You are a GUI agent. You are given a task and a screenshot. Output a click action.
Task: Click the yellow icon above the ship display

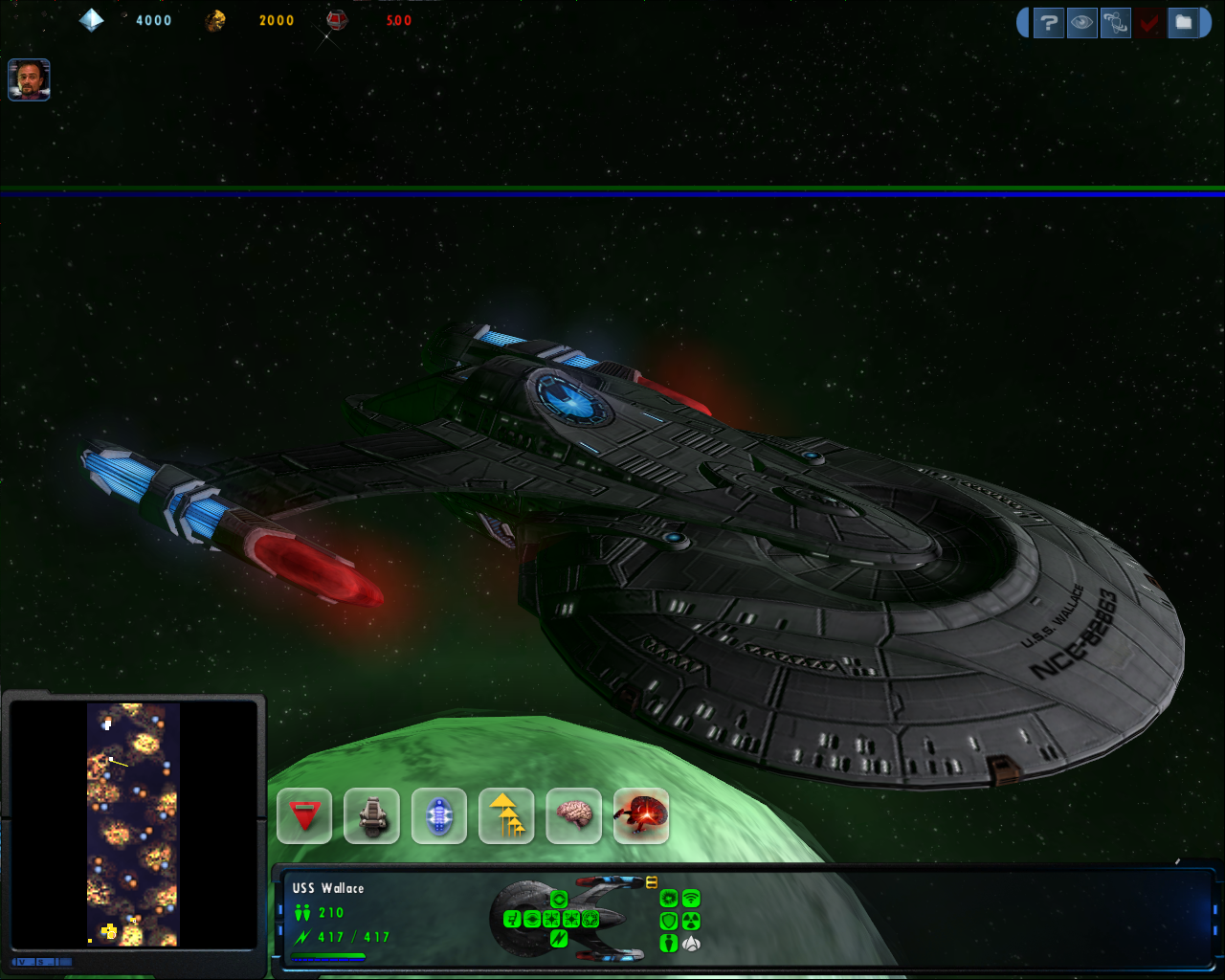652,881
